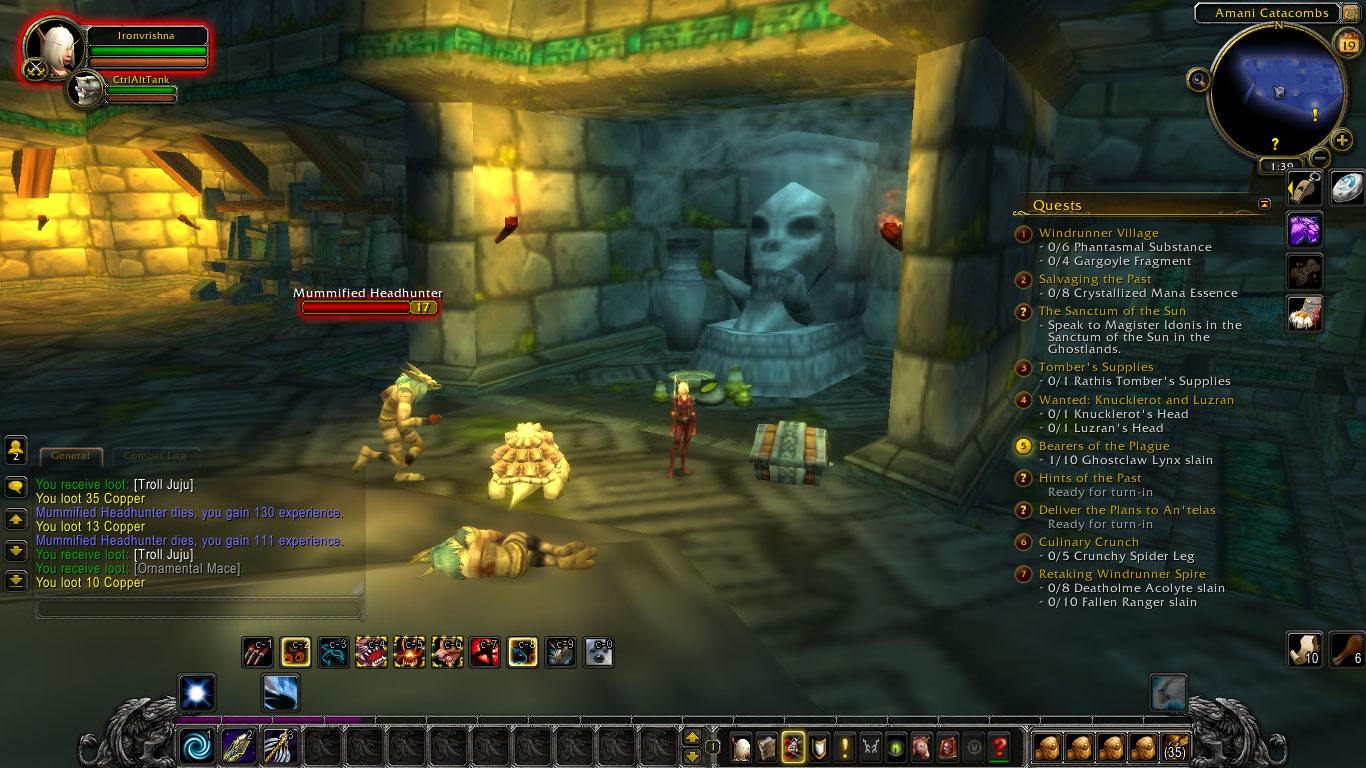
Task: Select the CtrlAltTank pet portrait
Action: pos(85,89)
